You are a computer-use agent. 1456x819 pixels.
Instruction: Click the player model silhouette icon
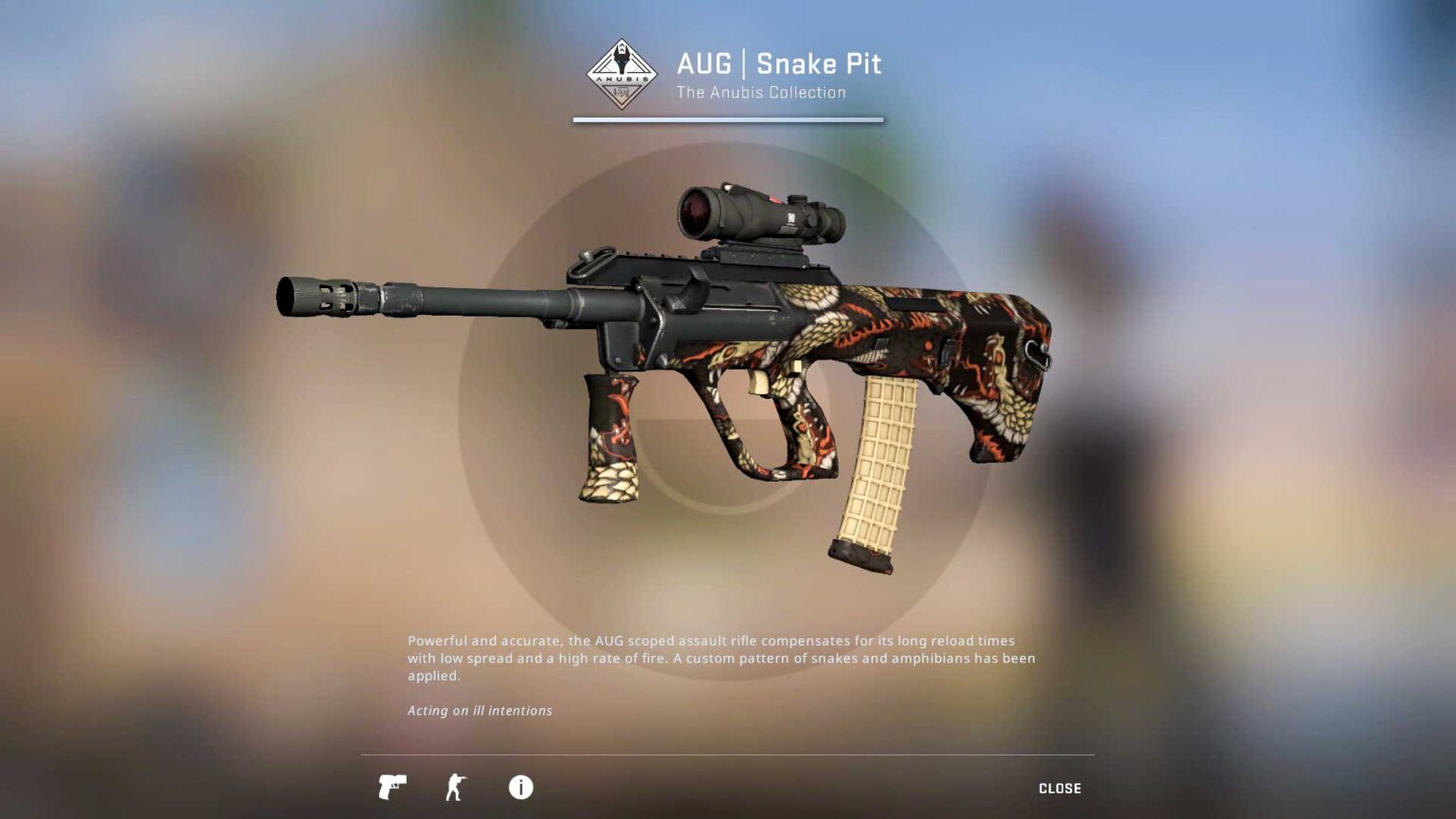click(x=456, y=787)
